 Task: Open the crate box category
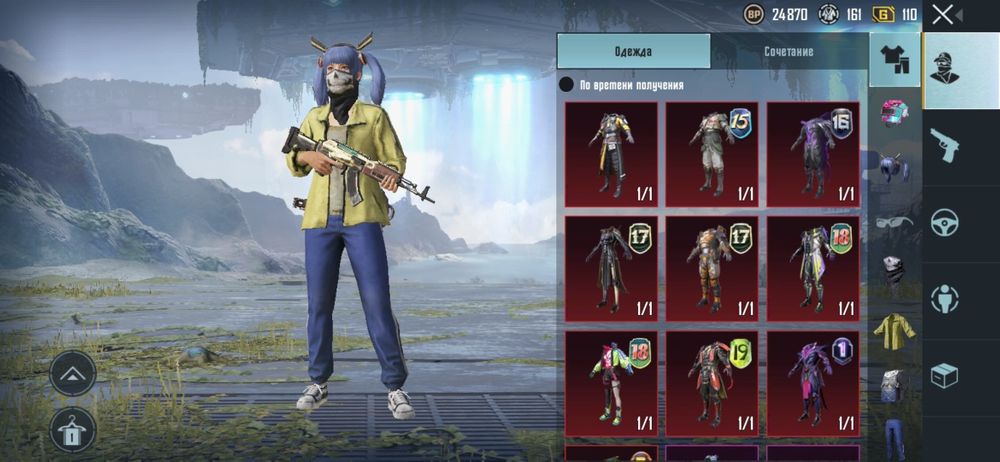[944, 375]
